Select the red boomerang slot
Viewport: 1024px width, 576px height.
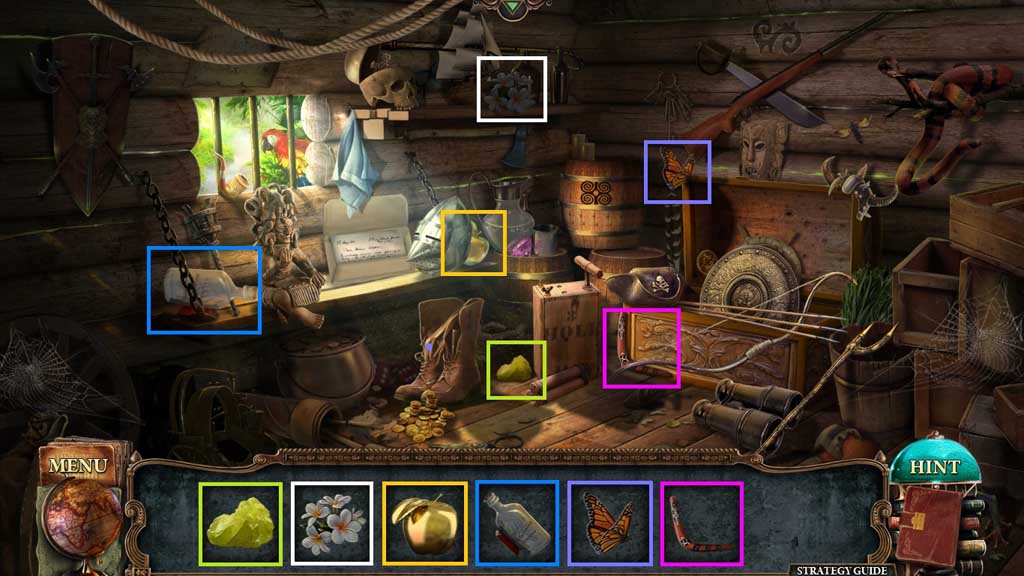click(701, 523)
